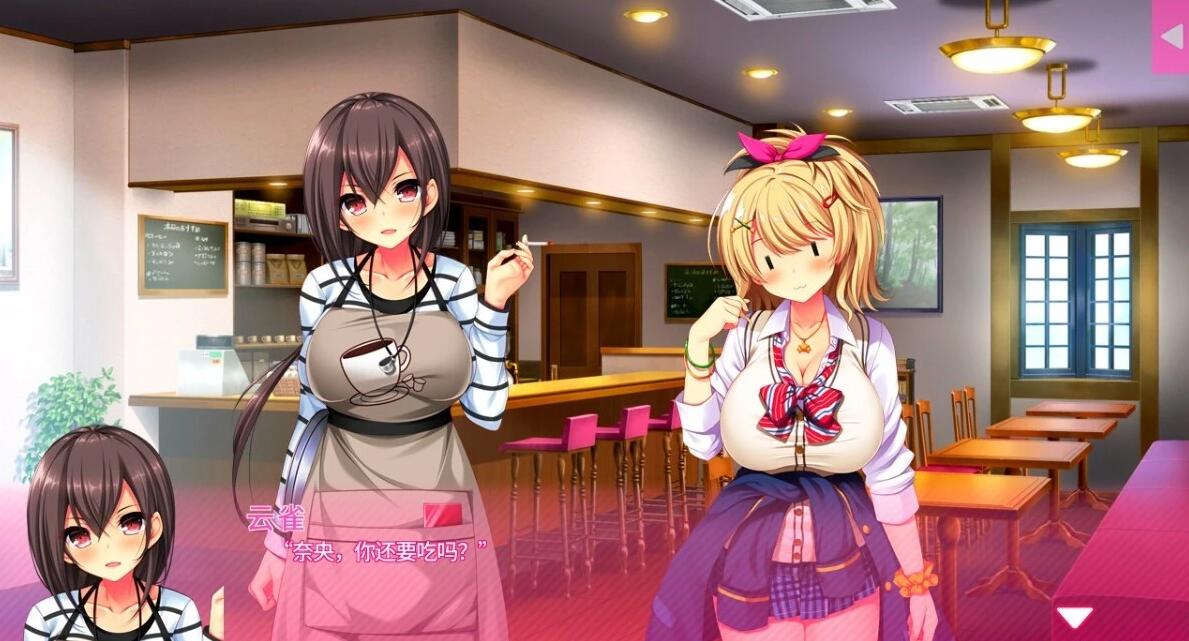Advance dialogue with the white down arrow
The image size is (1189, 641).
(x=1075, y=617)
